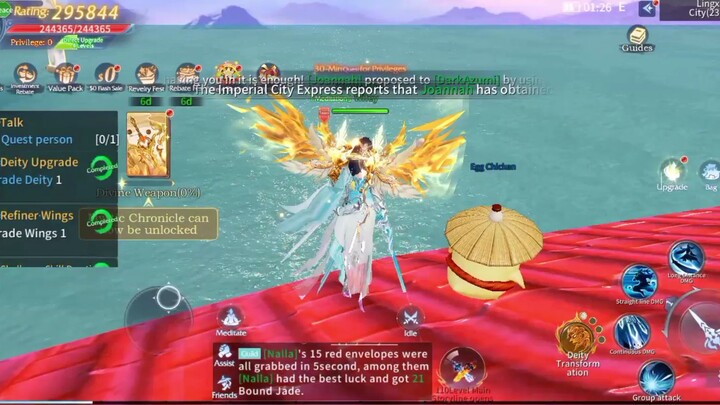720x405 pixels.
Task: Toggle the Idle auto-battle button
Action: (410, 318)
